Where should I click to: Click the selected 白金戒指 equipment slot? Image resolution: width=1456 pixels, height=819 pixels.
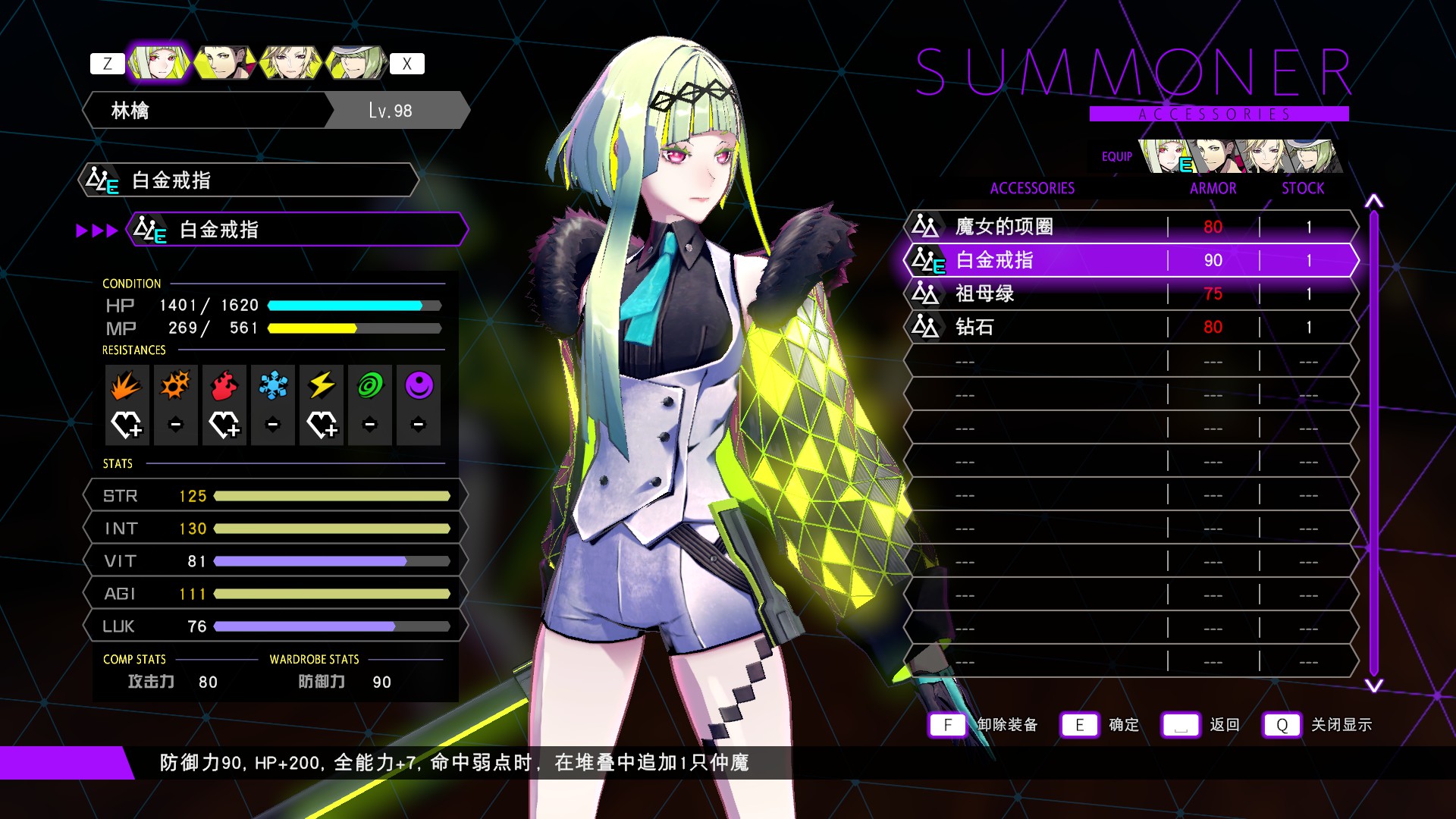[296, 230]
